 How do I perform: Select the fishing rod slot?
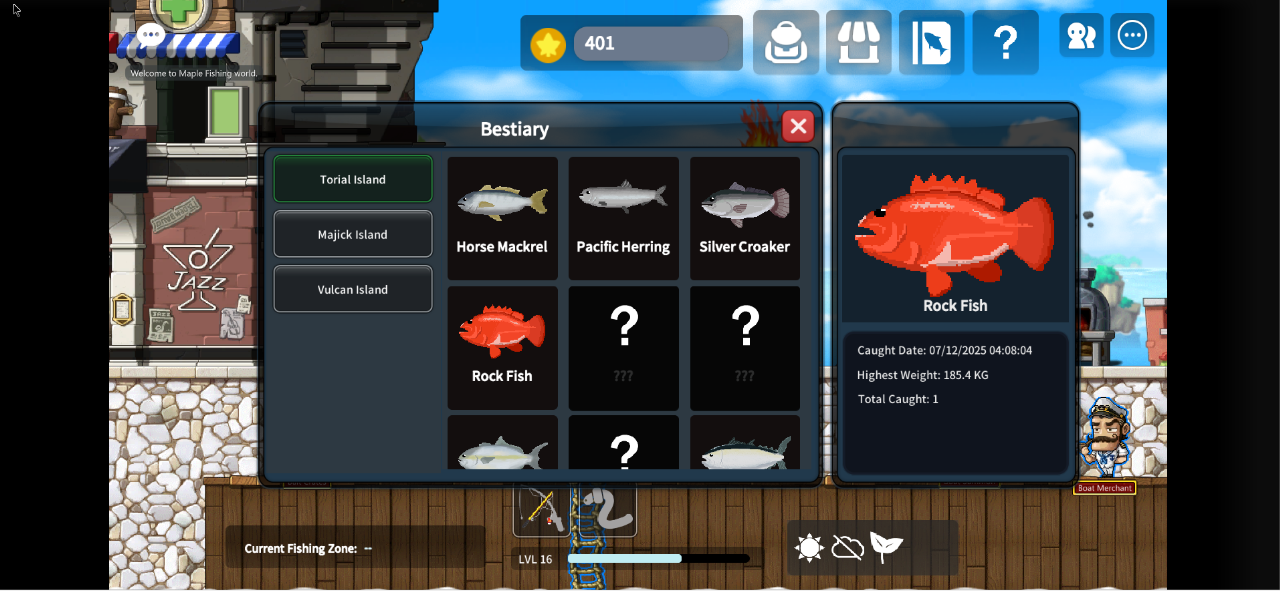click(543, 509)
